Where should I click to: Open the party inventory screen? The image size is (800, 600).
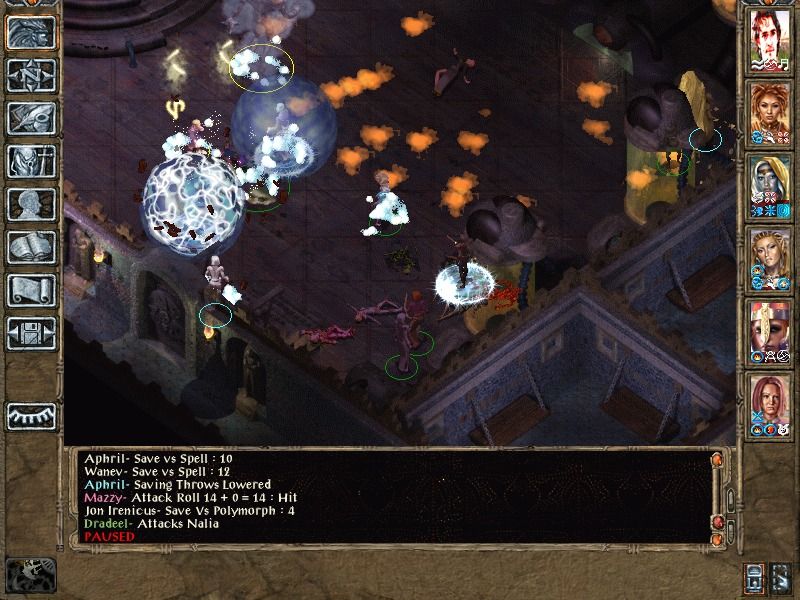pyautogui.click(x=30, y=161)
